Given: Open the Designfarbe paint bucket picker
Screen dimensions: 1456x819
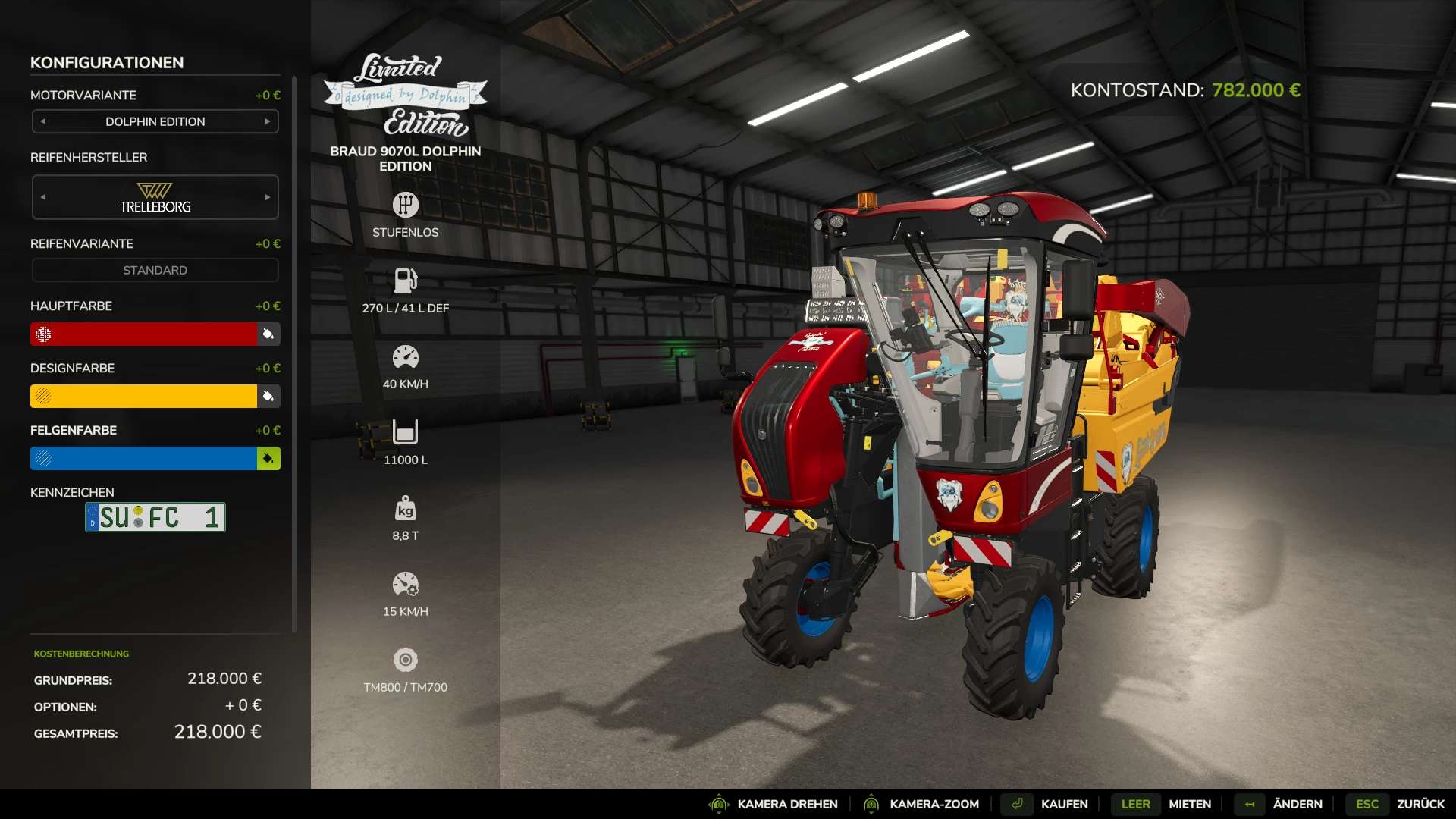Looking at the screenshot, I should click(268, 396).
